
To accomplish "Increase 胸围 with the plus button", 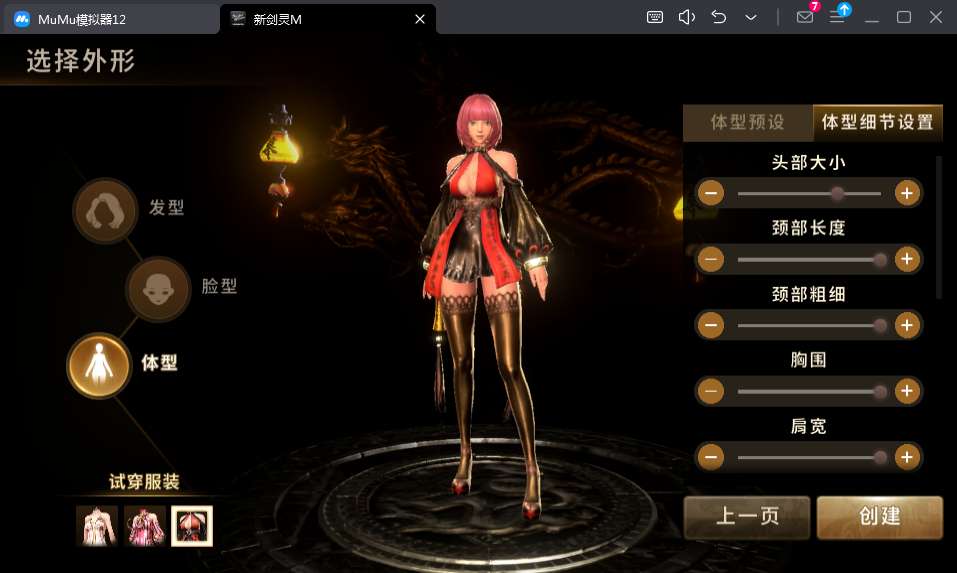I will [x=906, y=391].
